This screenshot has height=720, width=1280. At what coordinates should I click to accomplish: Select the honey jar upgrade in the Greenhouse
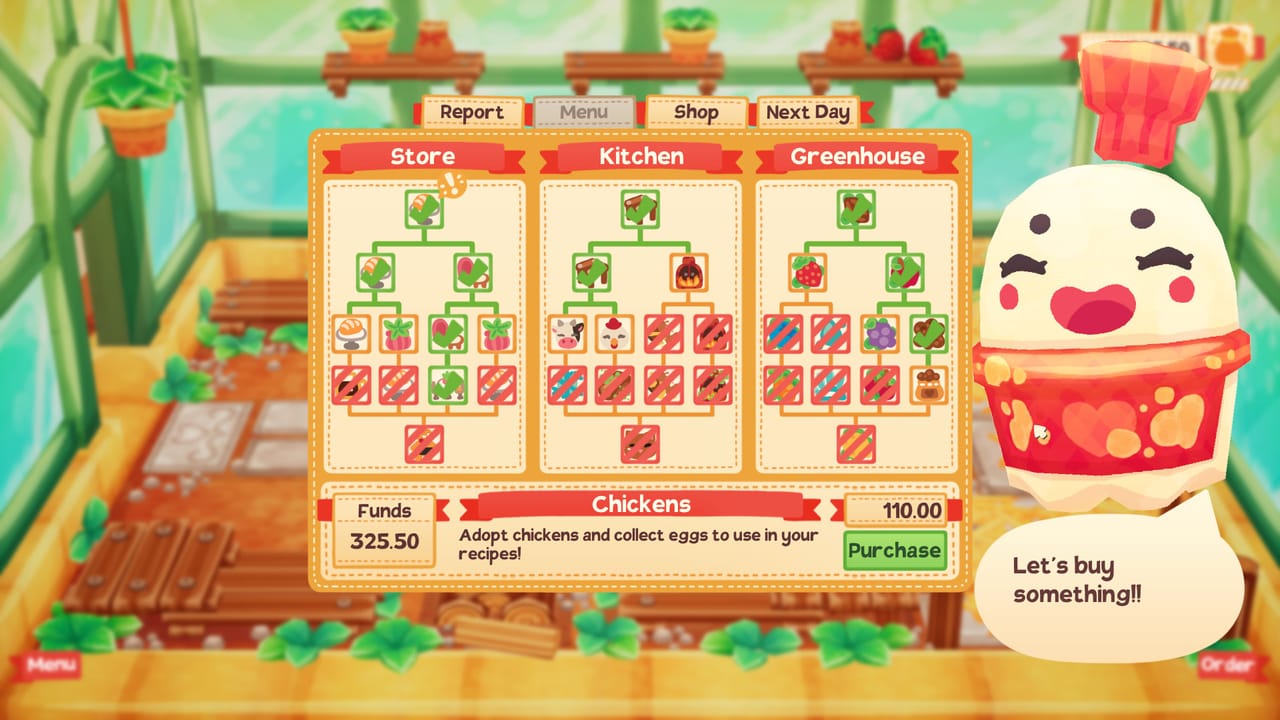click(929, 386)
